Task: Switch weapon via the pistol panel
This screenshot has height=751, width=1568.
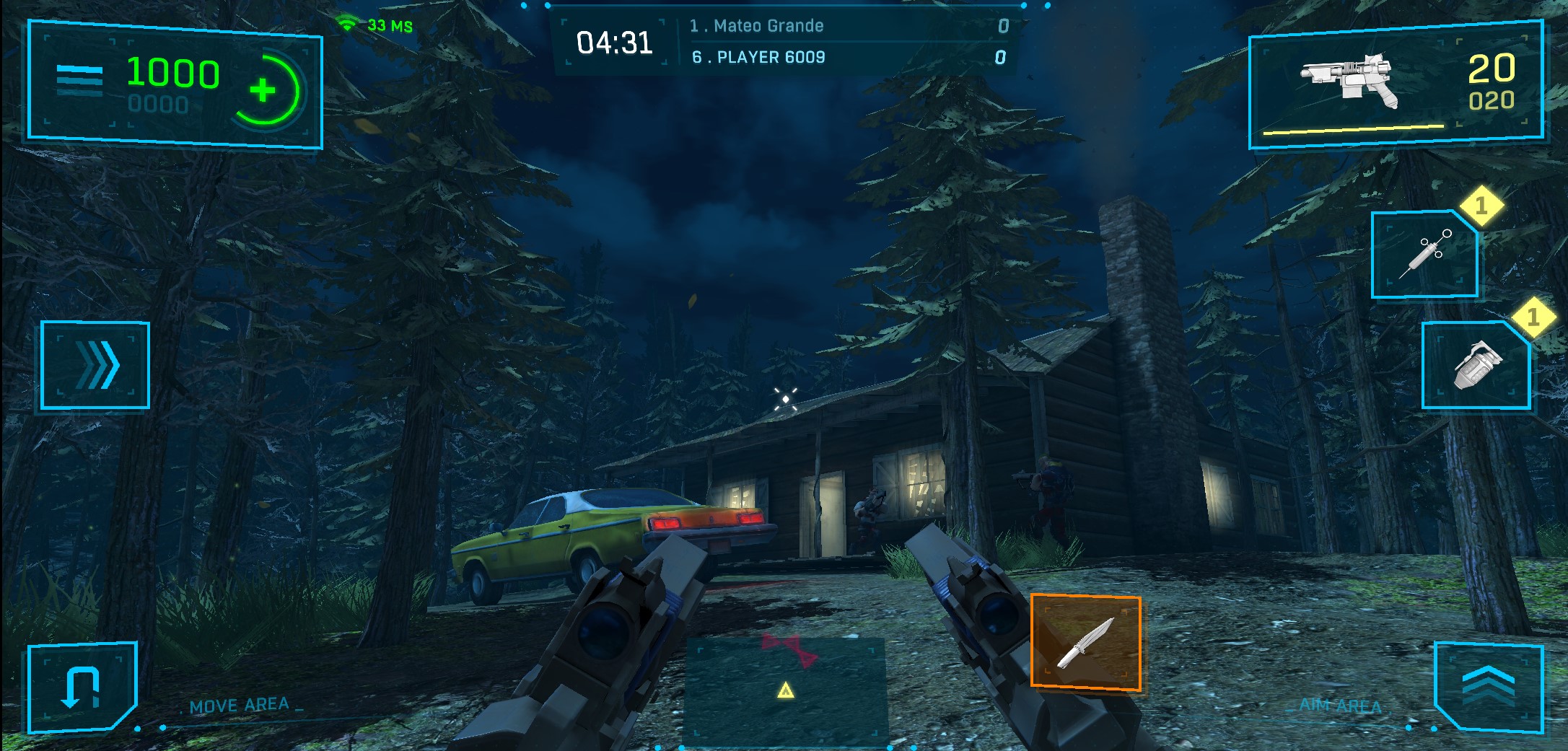Action: [1395, 85]
